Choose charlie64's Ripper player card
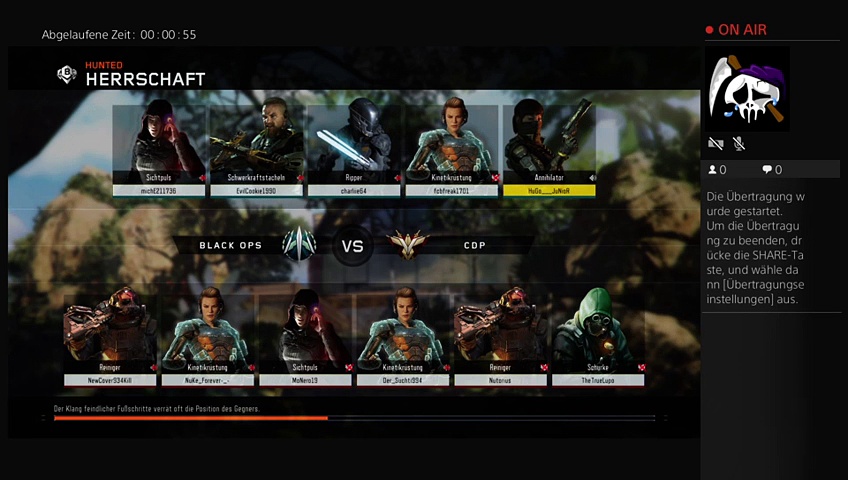Image resolution: width=848 pixels, height=480 pixels. (x=353, y=148)
